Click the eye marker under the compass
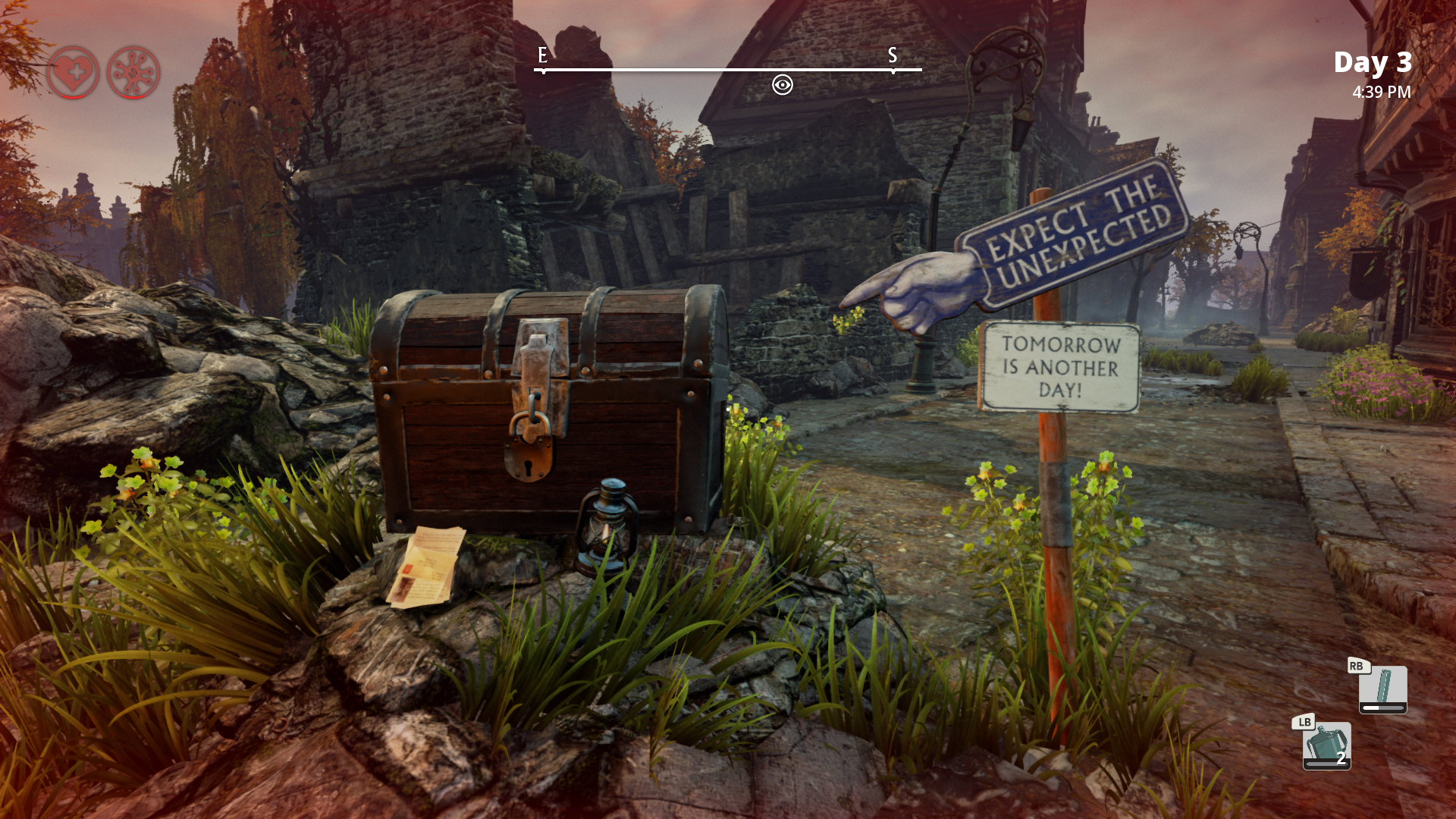 point(782,84)
